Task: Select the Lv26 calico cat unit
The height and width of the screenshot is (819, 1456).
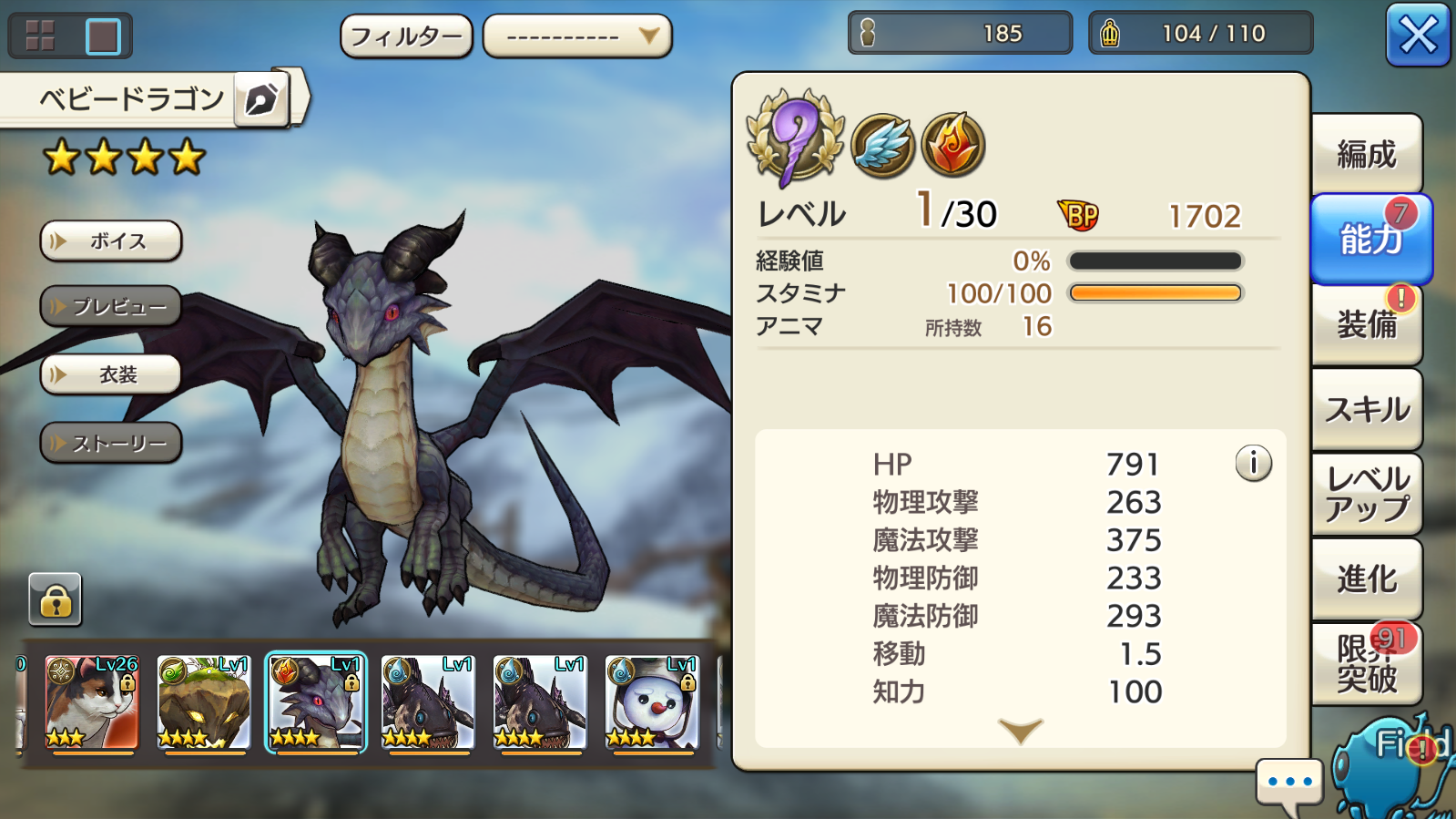Action: (91, 701)
